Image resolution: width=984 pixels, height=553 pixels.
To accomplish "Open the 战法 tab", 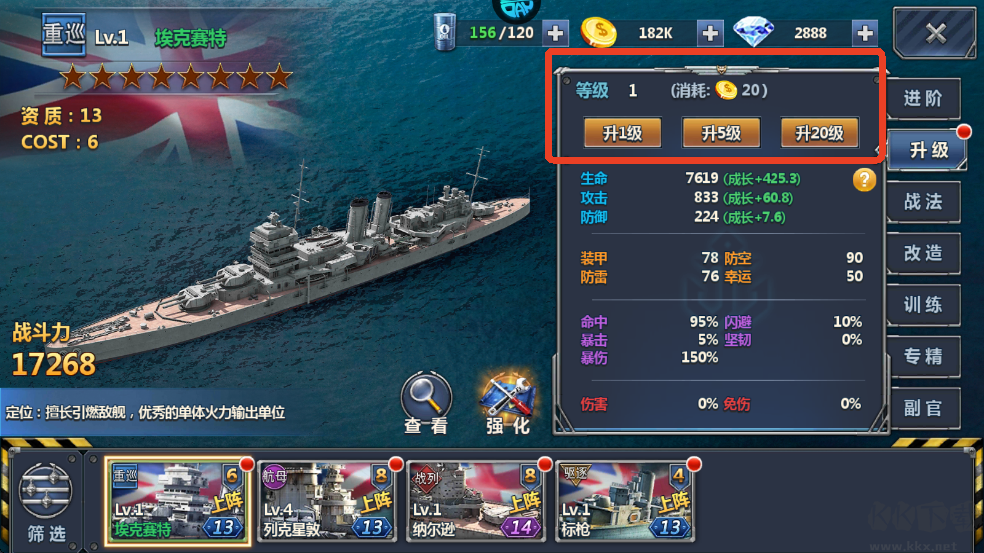I will click(923, 202).
